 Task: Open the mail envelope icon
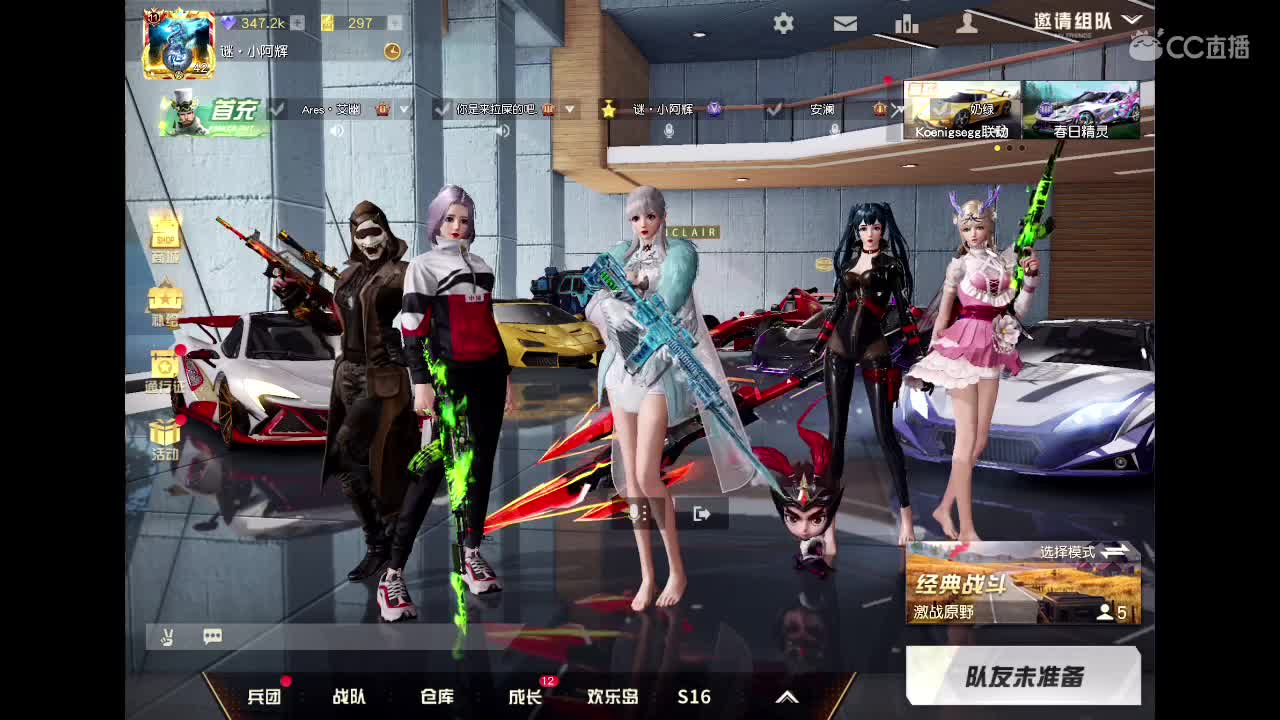845,23
